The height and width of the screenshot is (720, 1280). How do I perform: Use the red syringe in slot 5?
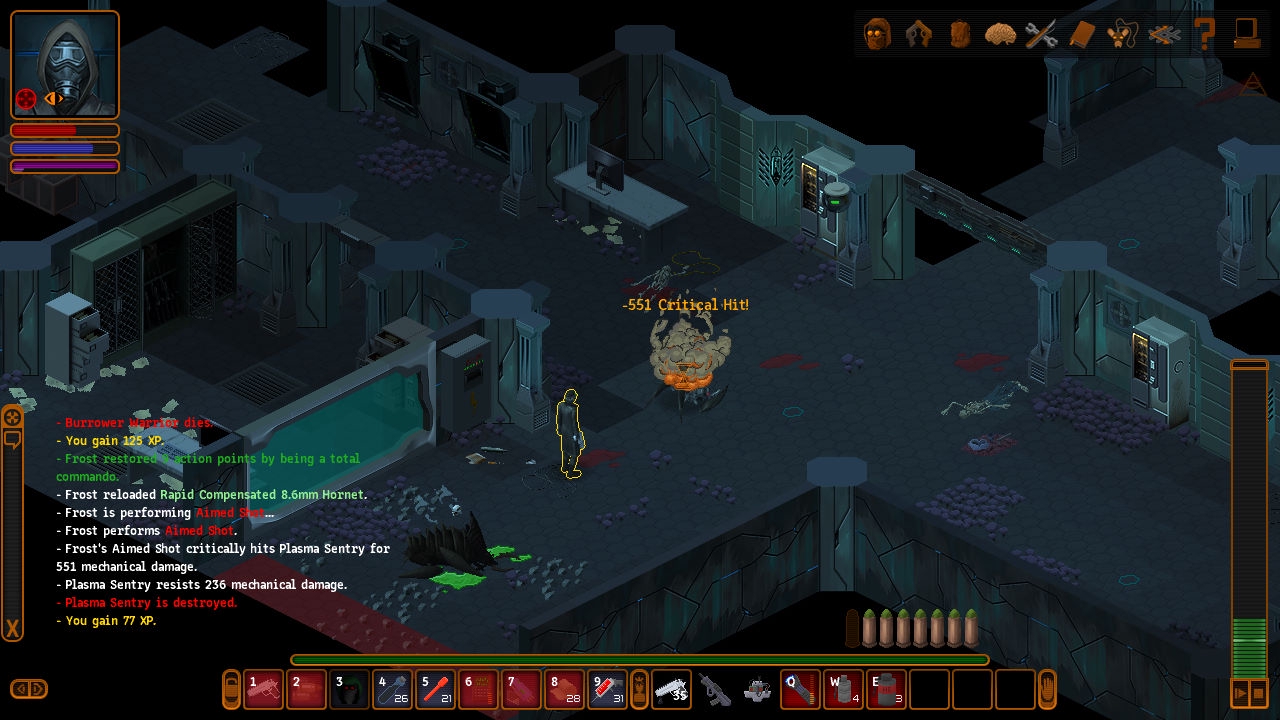(436, 689)
